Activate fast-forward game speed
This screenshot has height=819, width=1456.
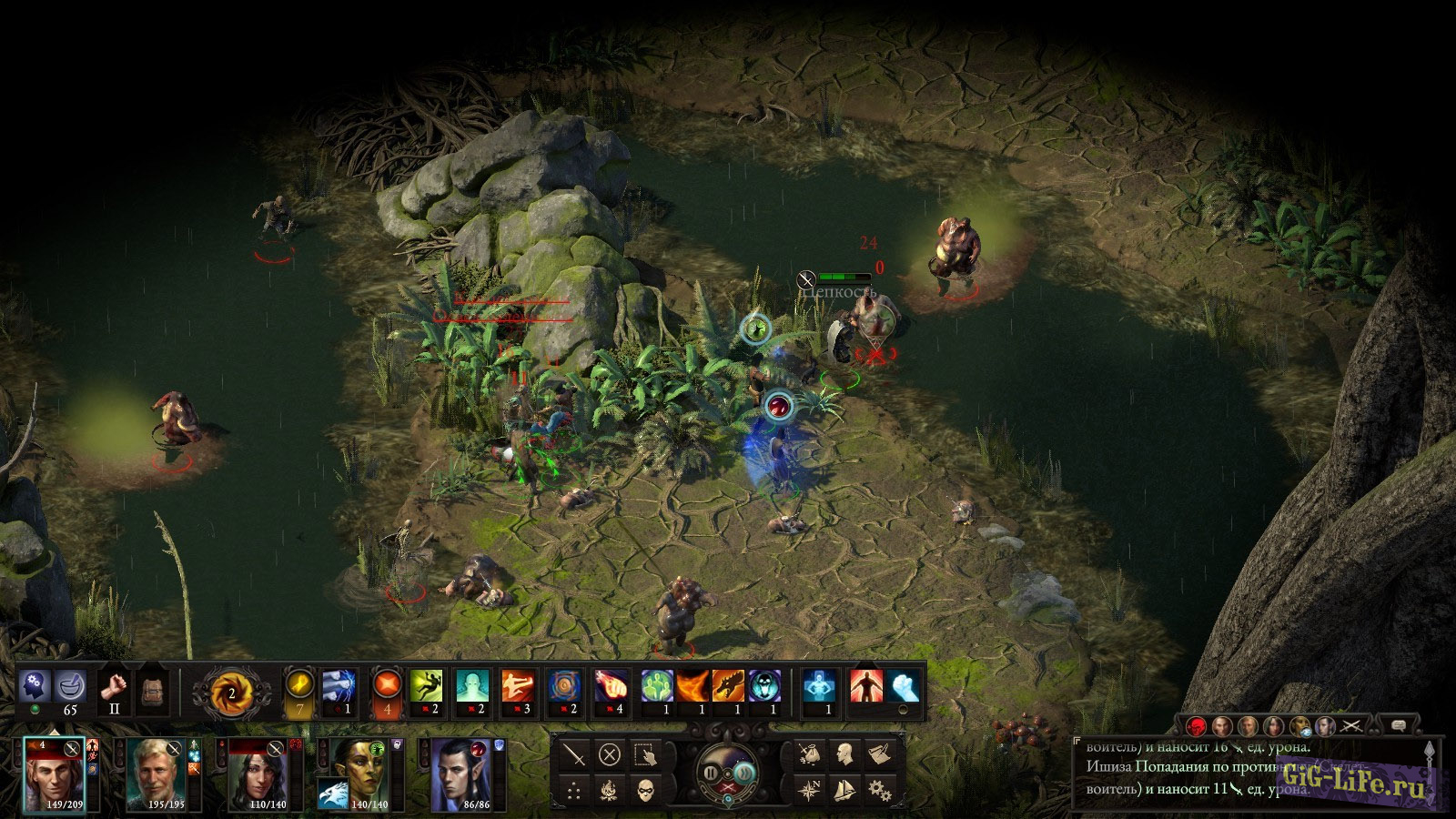point(744,773)
